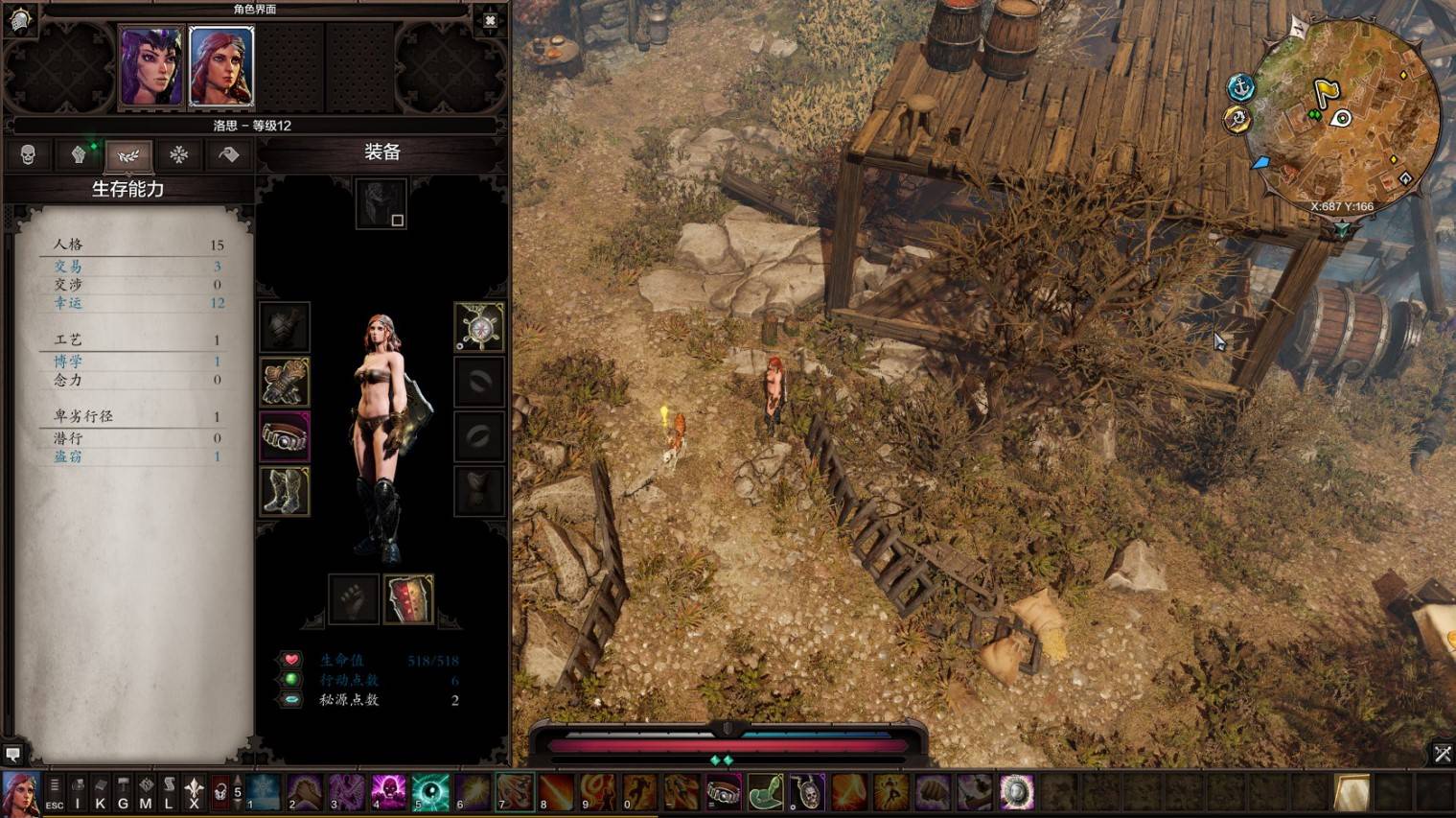
Task: Activate the purple skull skill on hotbar
Action: [389, 792]
